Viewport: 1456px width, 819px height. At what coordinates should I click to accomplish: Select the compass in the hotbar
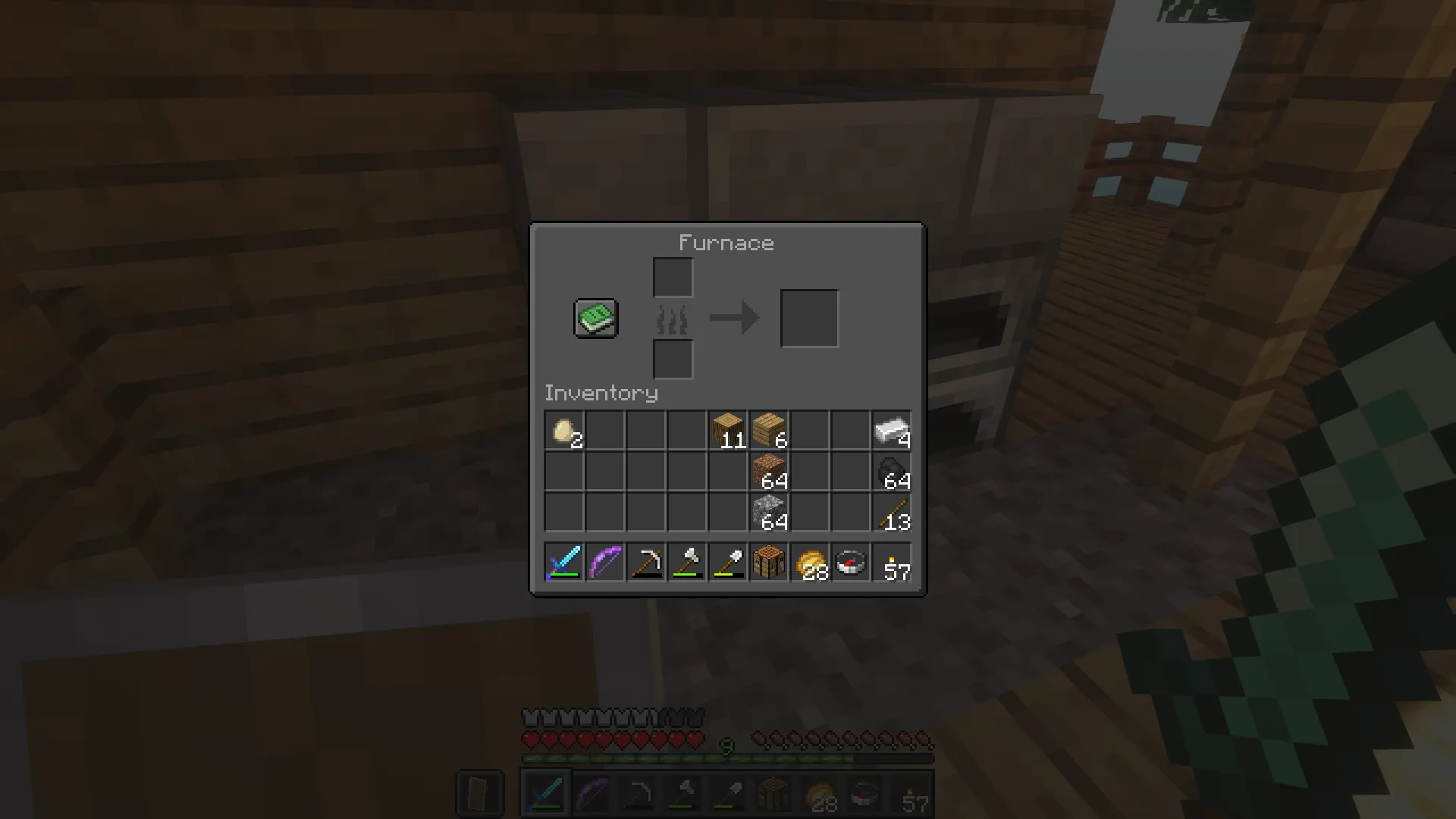(x=850, y=562)
